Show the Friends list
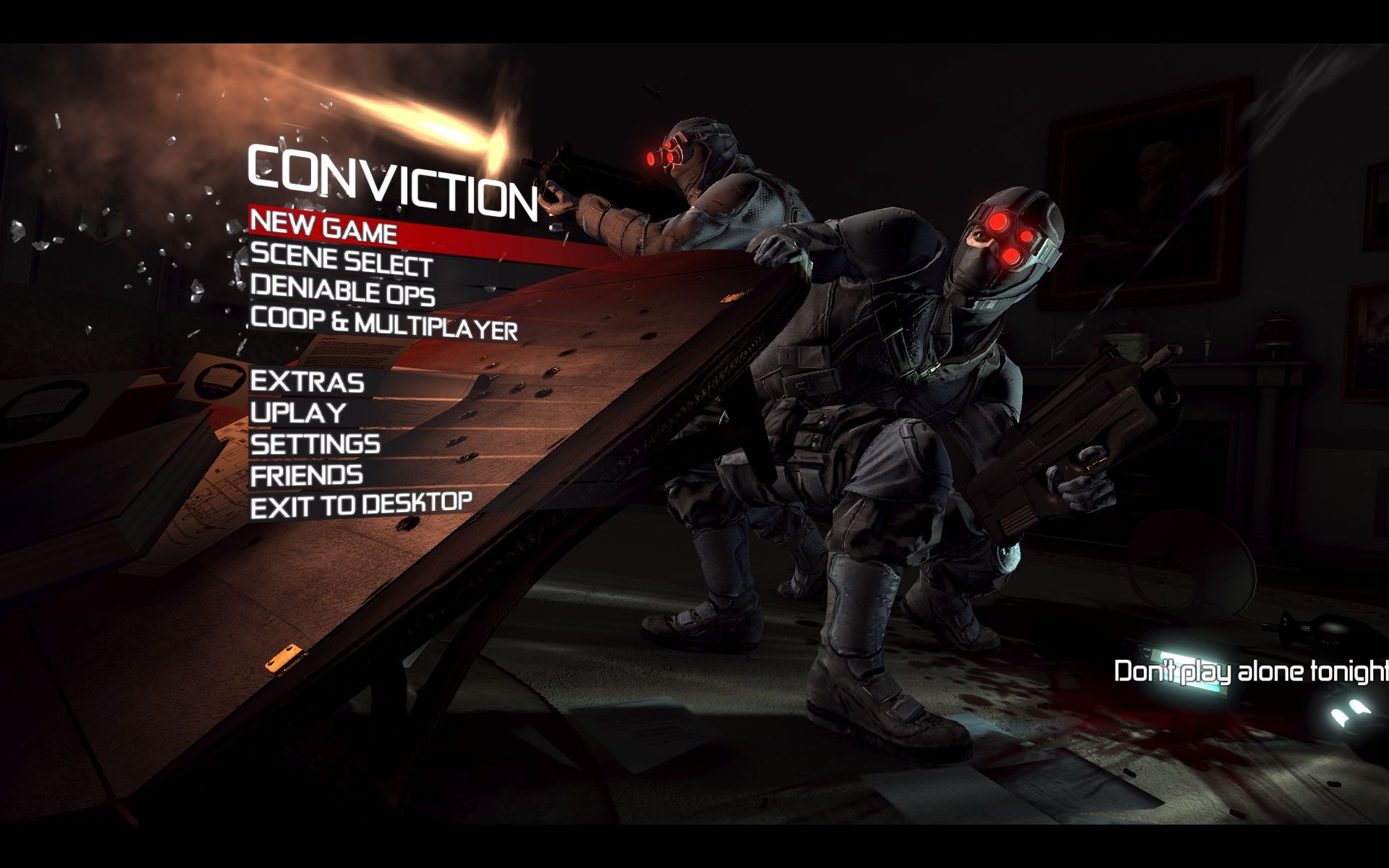Screen dimensions: 1389x868 [x=307, y=475]
